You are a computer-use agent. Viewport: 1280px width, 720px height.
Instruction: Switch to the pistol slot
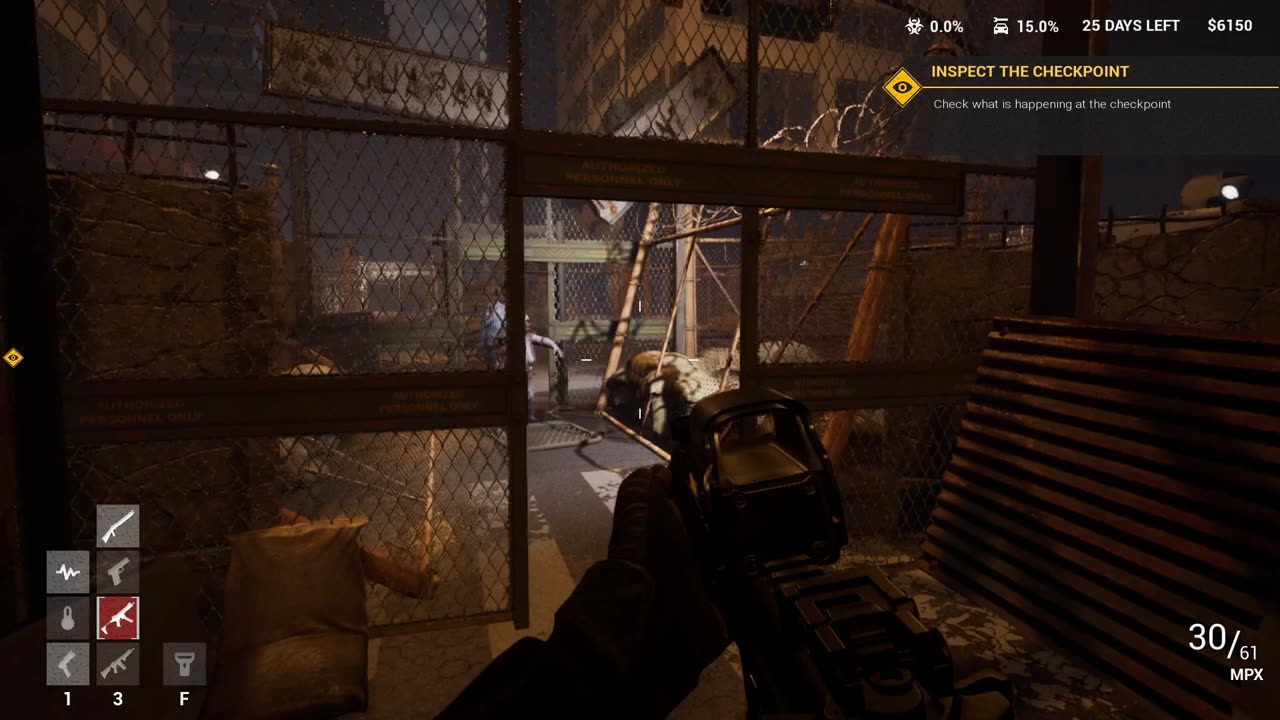[118, 572]
